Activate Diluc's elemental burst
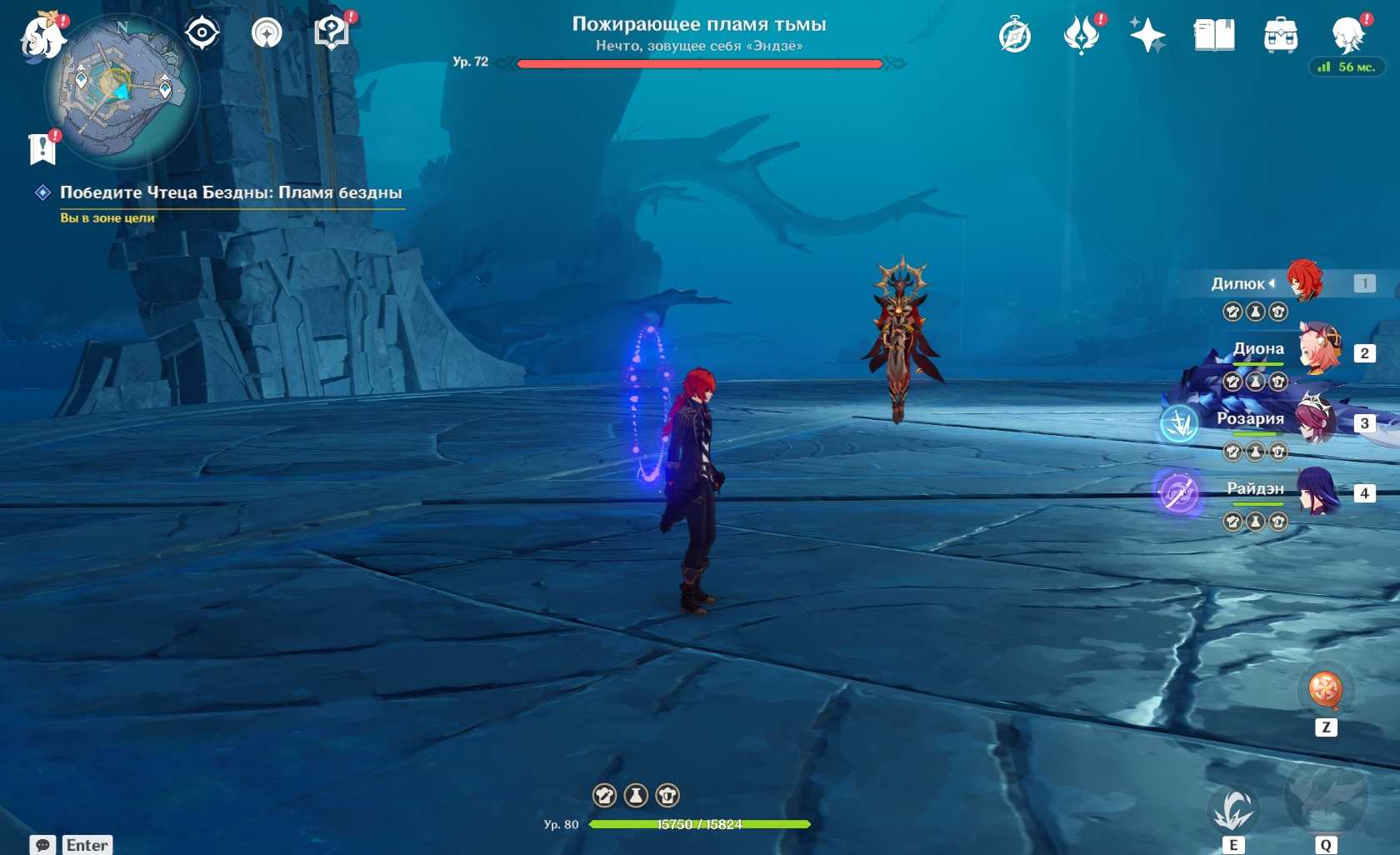This screenshot has width=1400, height=855. click(1325, 798)
